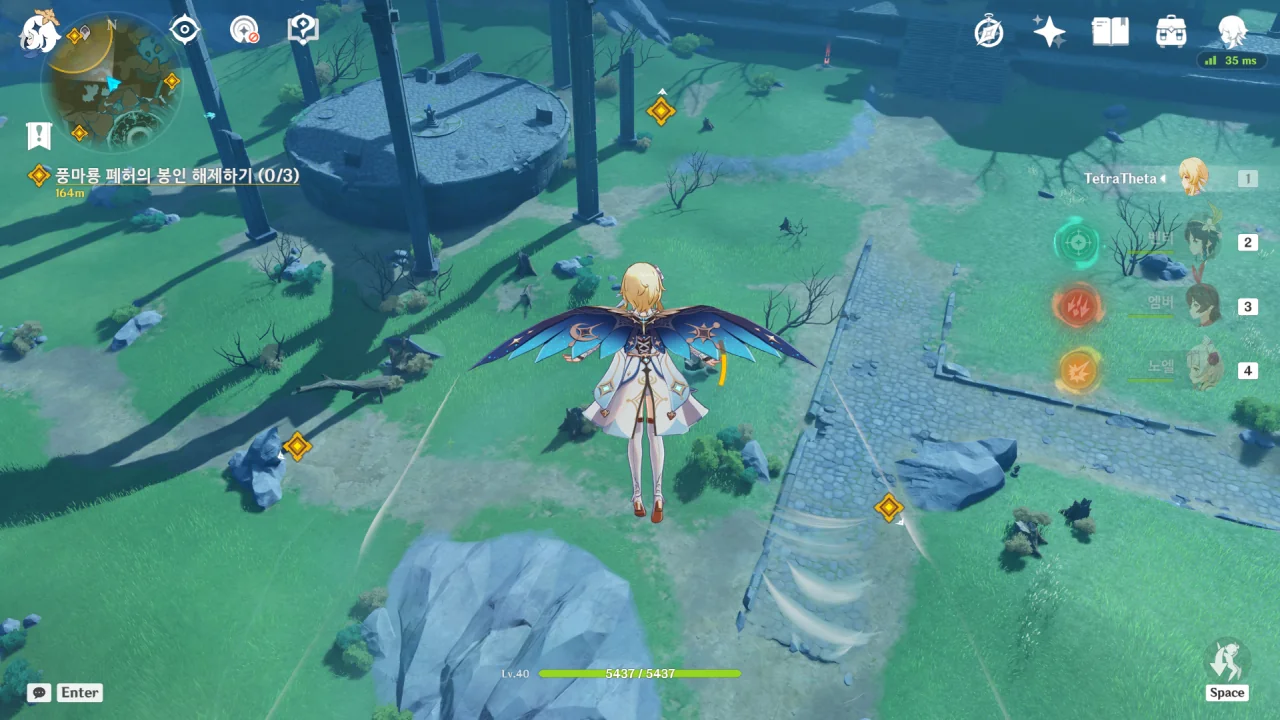Select the 풍마룡 폐허의 봉인 해제하기 quest tracker
The image size is (1280, 720).
click(x=176, y=176)
